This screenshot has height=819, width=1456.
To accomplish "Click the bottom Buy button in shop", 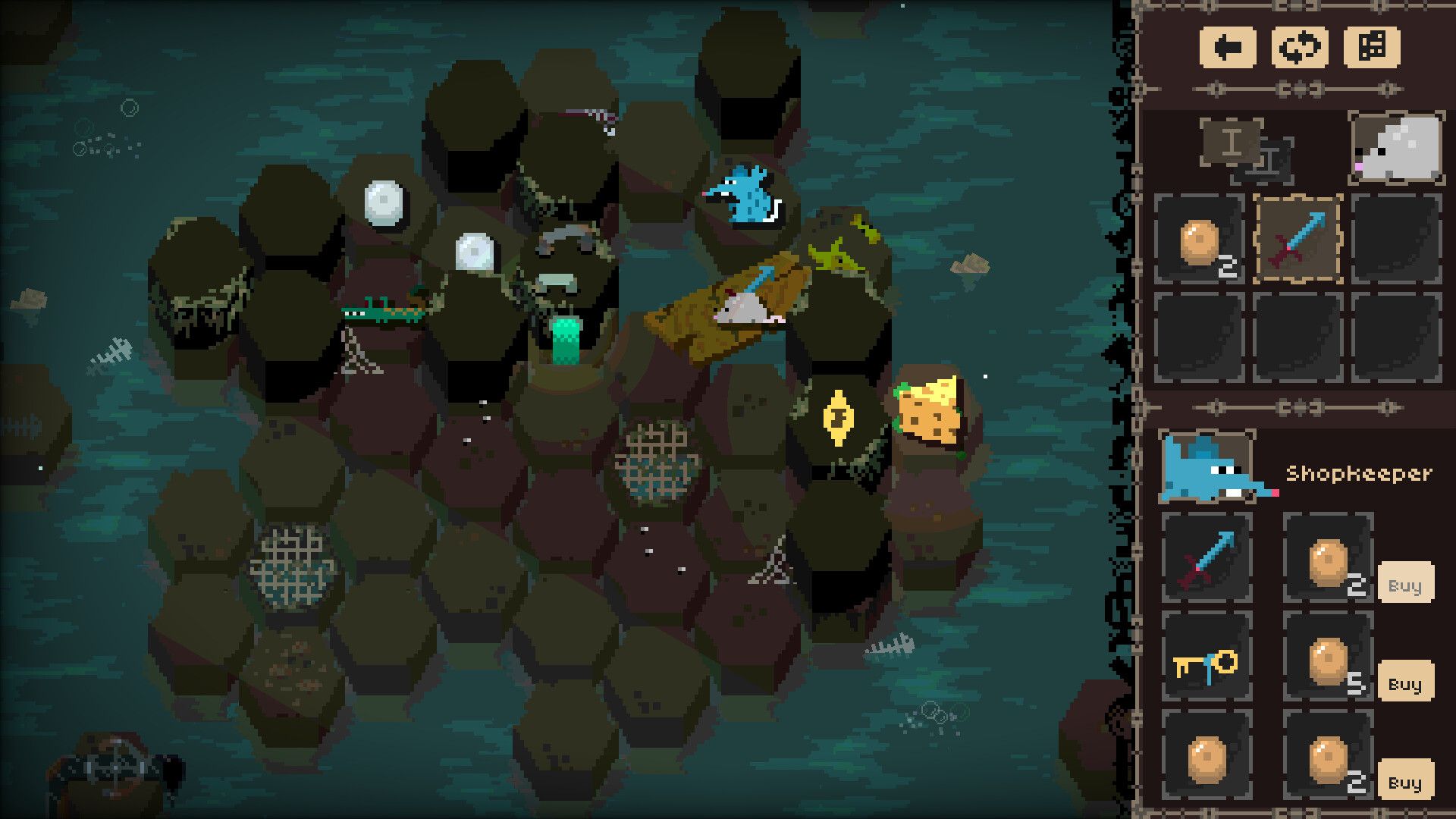I will point(1405,780).
